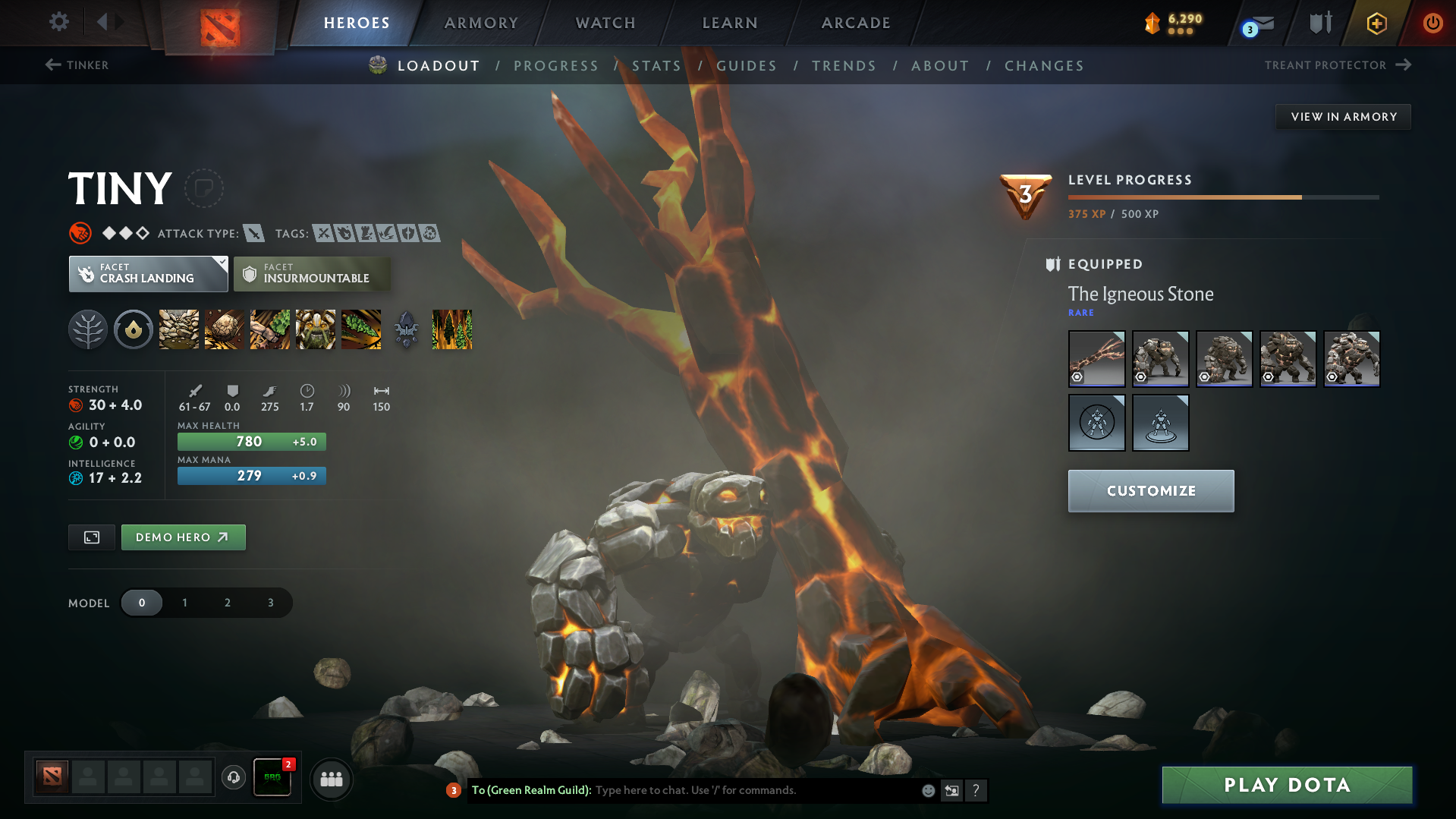Viewport: 1456px width, 819px height.
Task: Switch facet to Insurmountable
Action: point(312,273)
